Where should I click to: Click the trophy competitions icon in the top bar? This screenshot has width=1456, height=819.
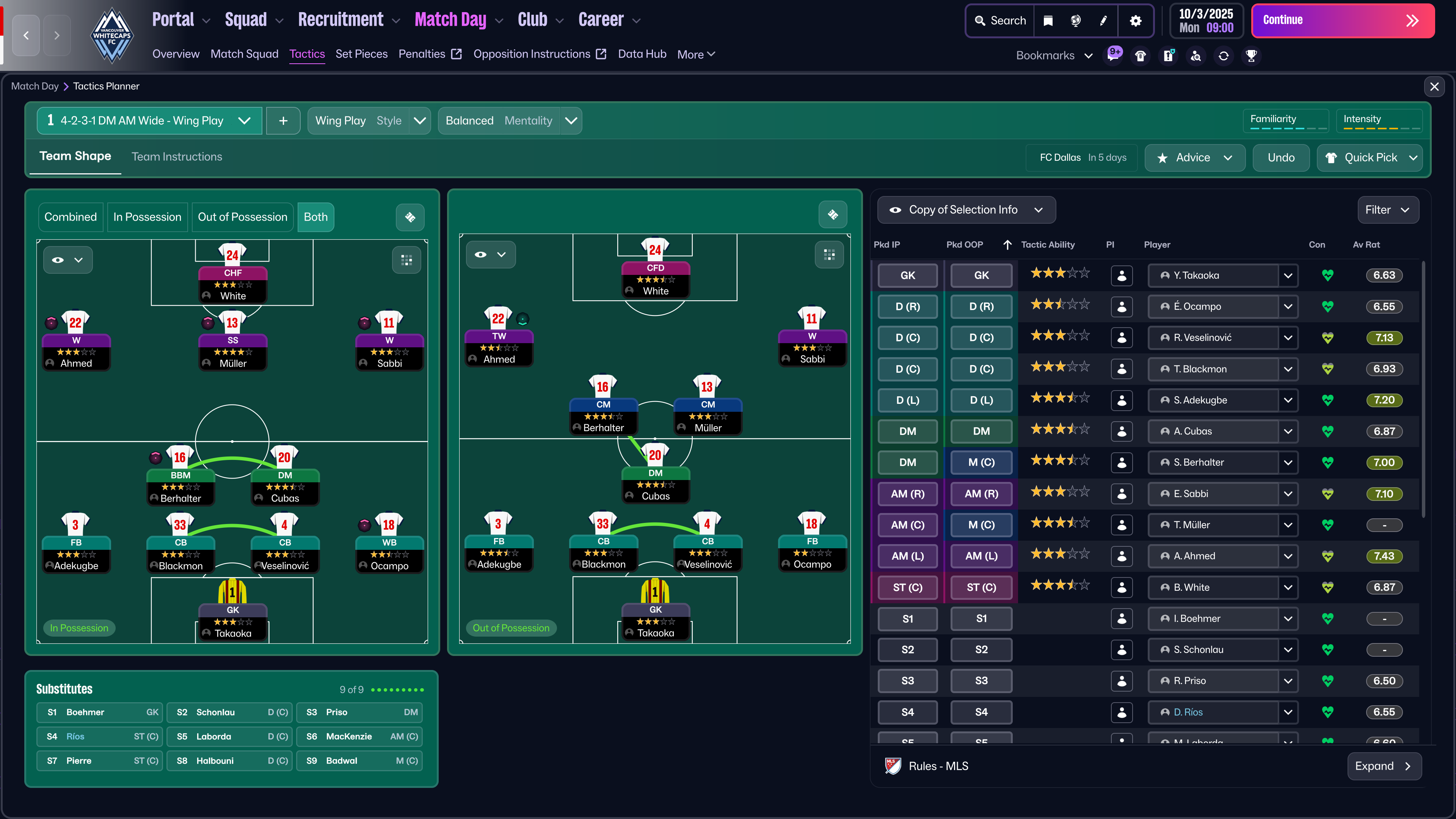pyautogui.click(x=1251, y=55)
